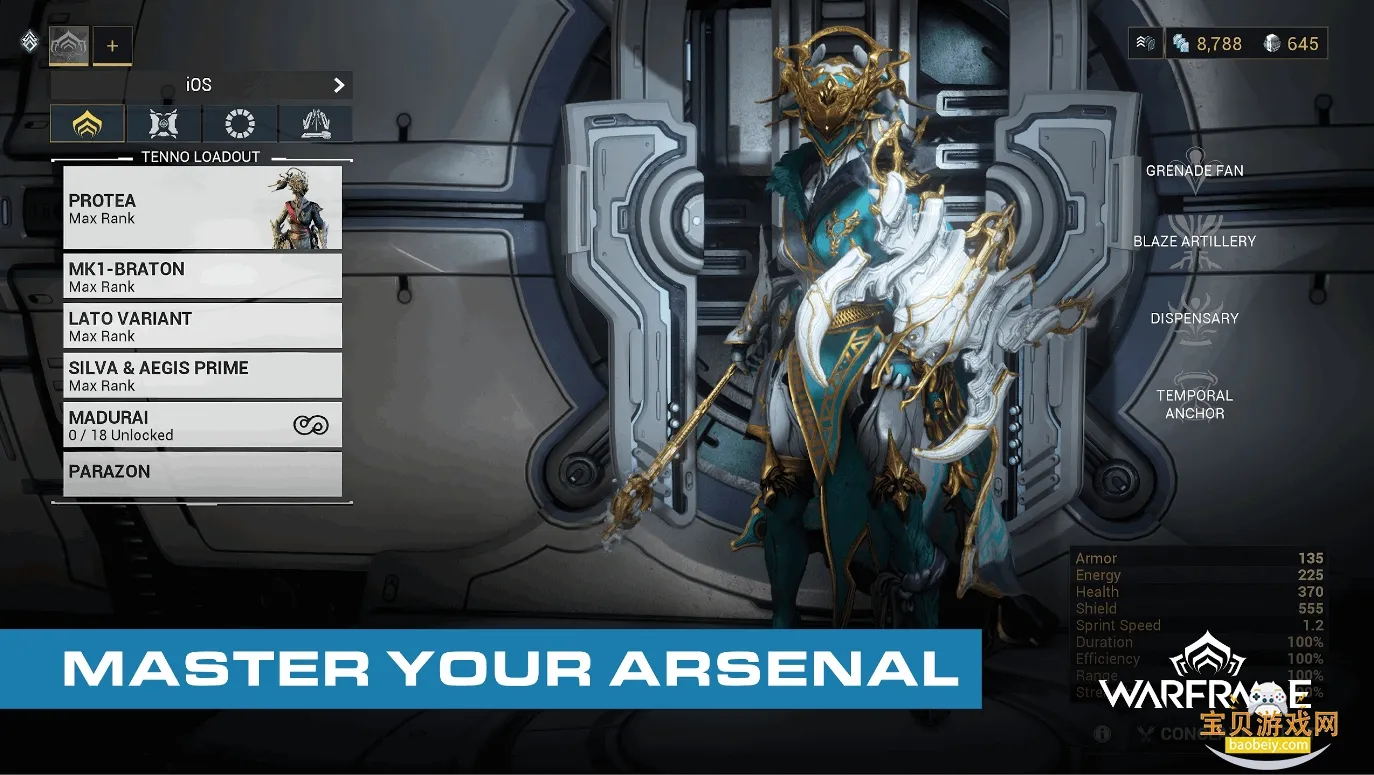The width and height of the screenshot is (1374, 775).
Task: Open the 8,788 credits currency display
Action: point(1208,44)
